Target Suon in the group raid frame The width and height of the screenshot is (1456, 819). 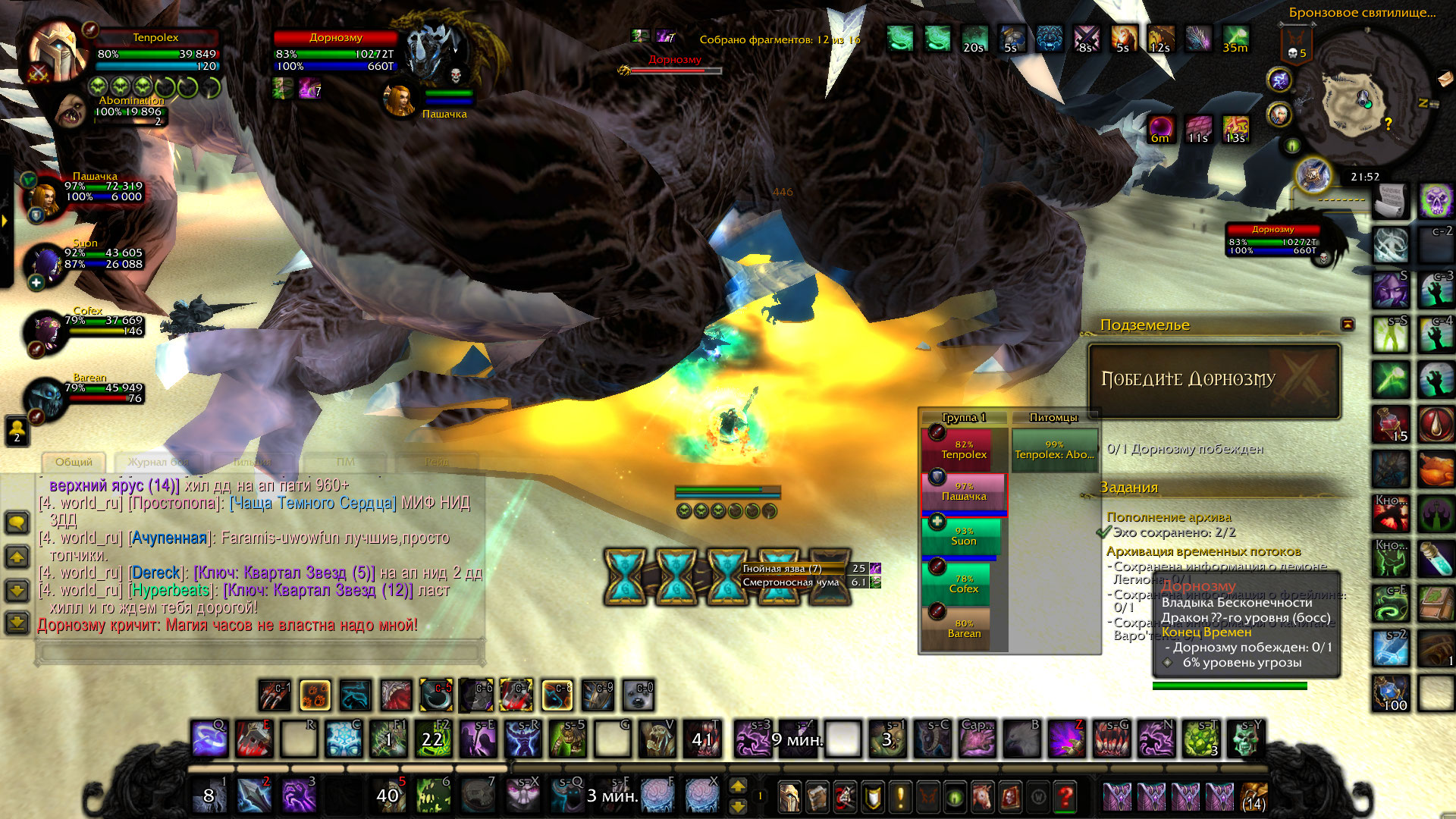click(963, 538)
